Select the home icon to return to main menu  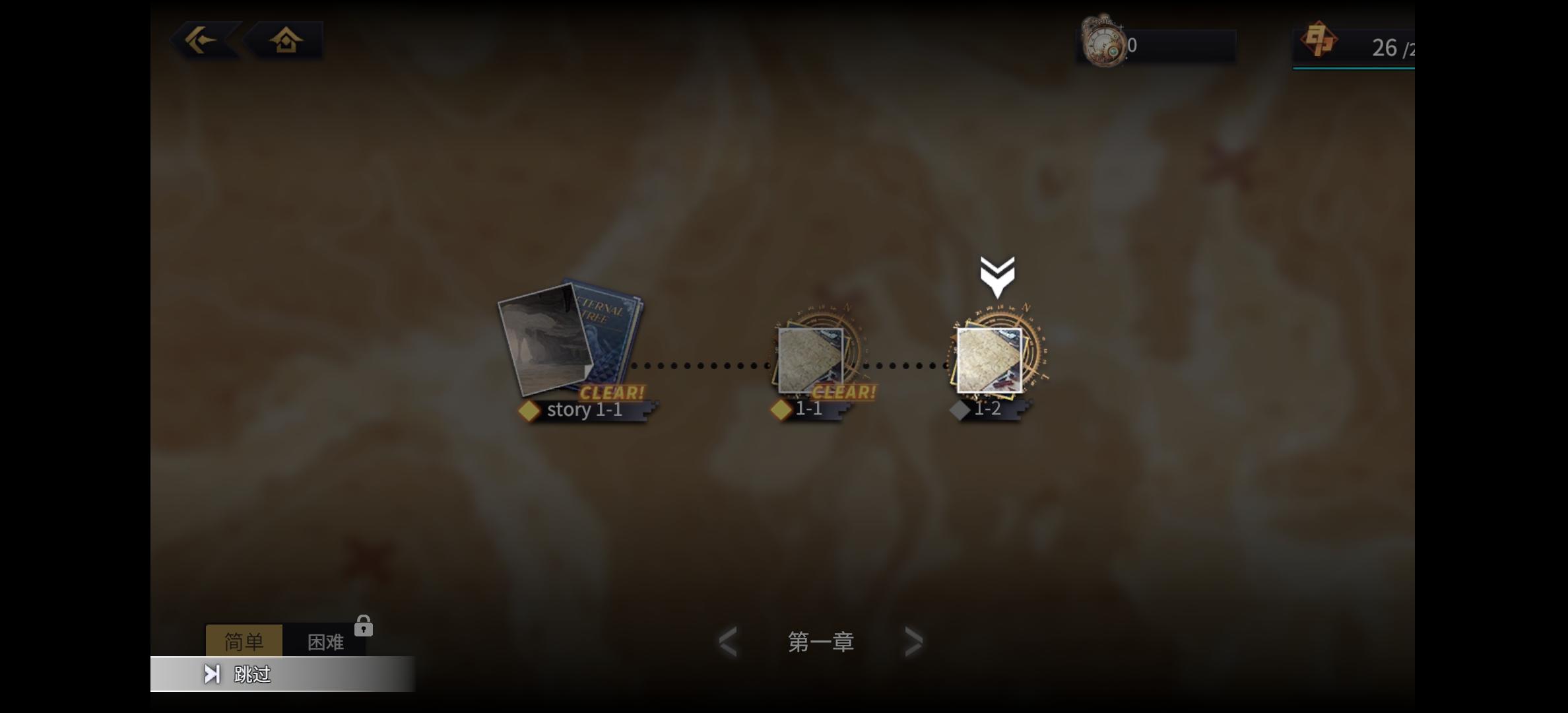click(285, 40)
